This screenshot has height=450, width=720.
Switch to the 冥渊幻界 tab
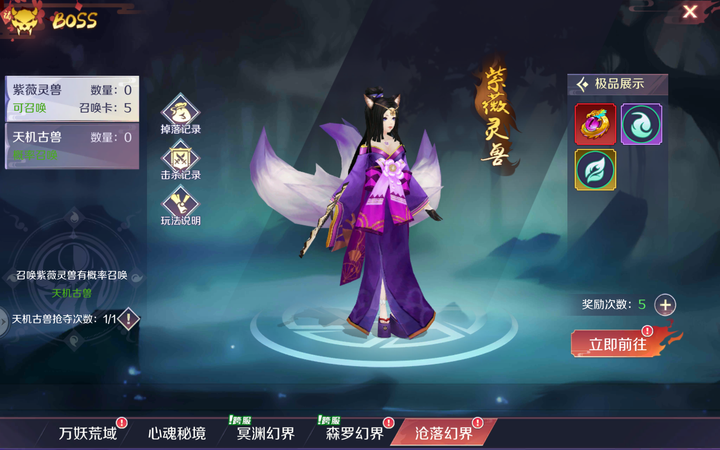266,433
